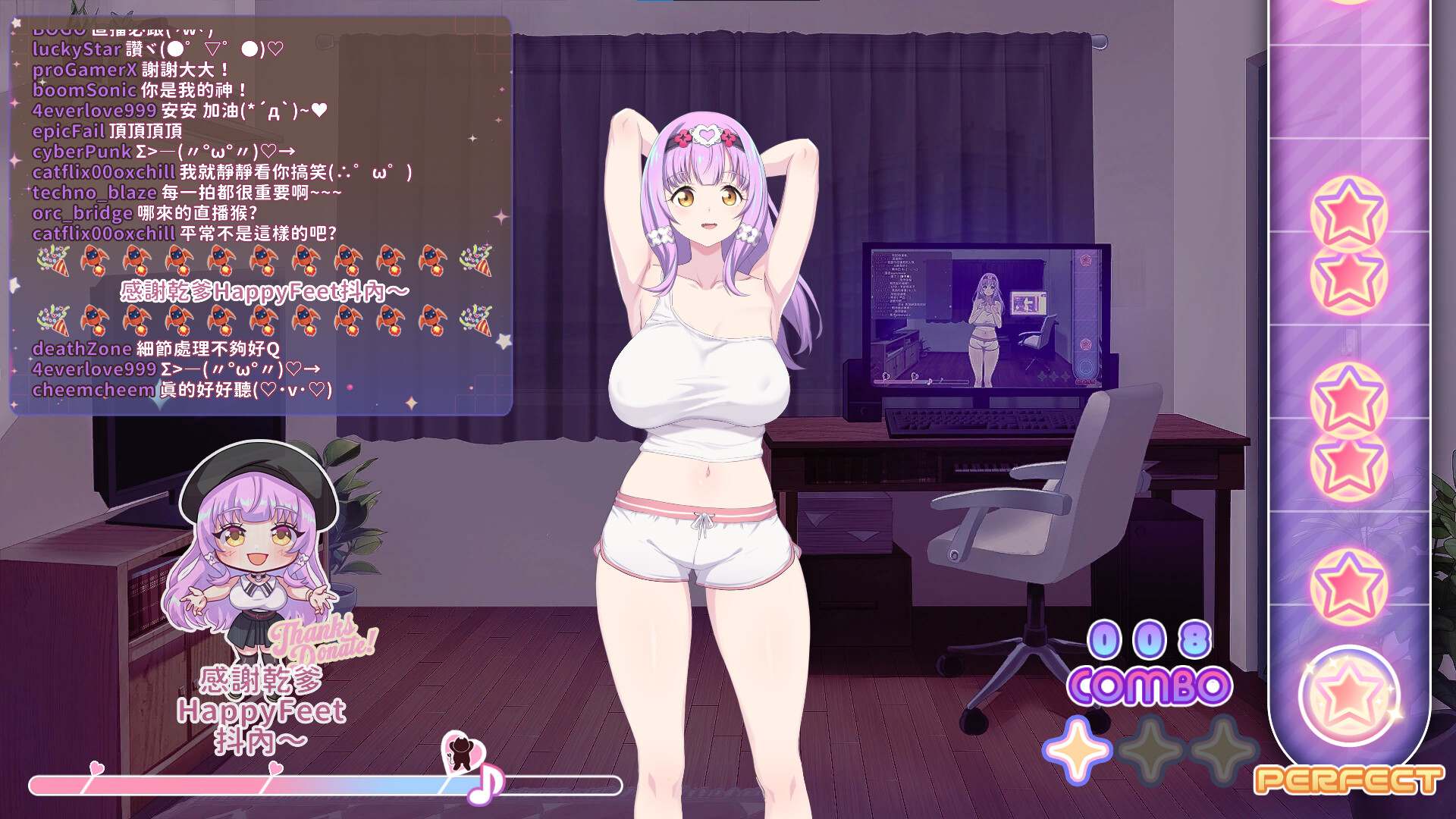Click the luckyStar username in chat

click(76, 48)
